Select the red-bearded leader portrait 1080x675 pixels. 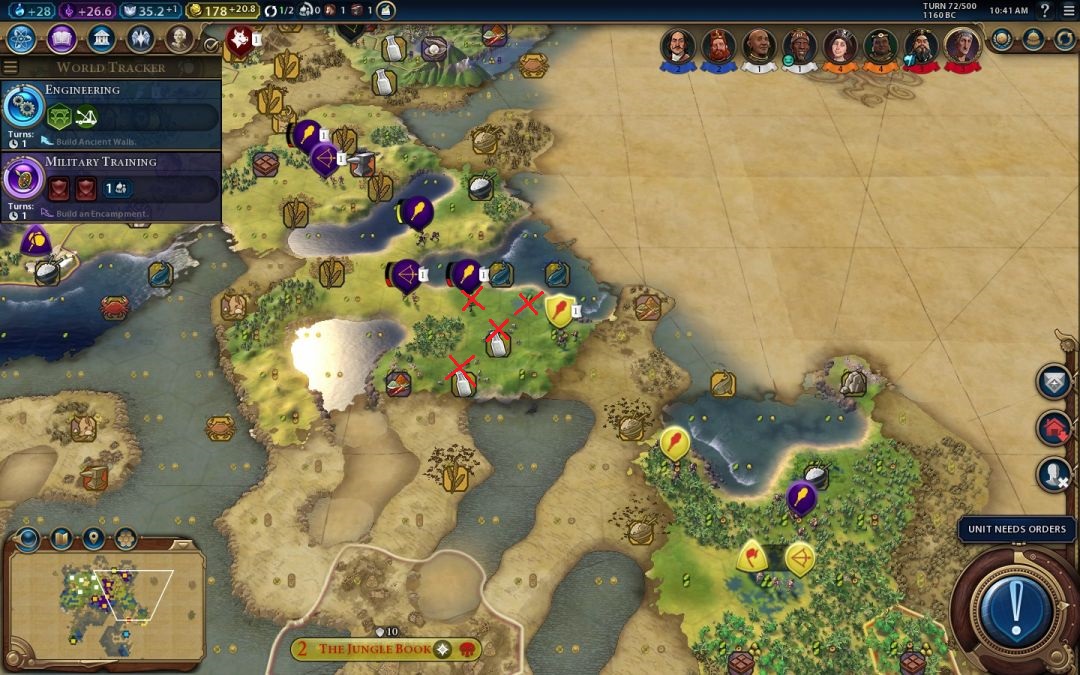[x=717, y=46]
